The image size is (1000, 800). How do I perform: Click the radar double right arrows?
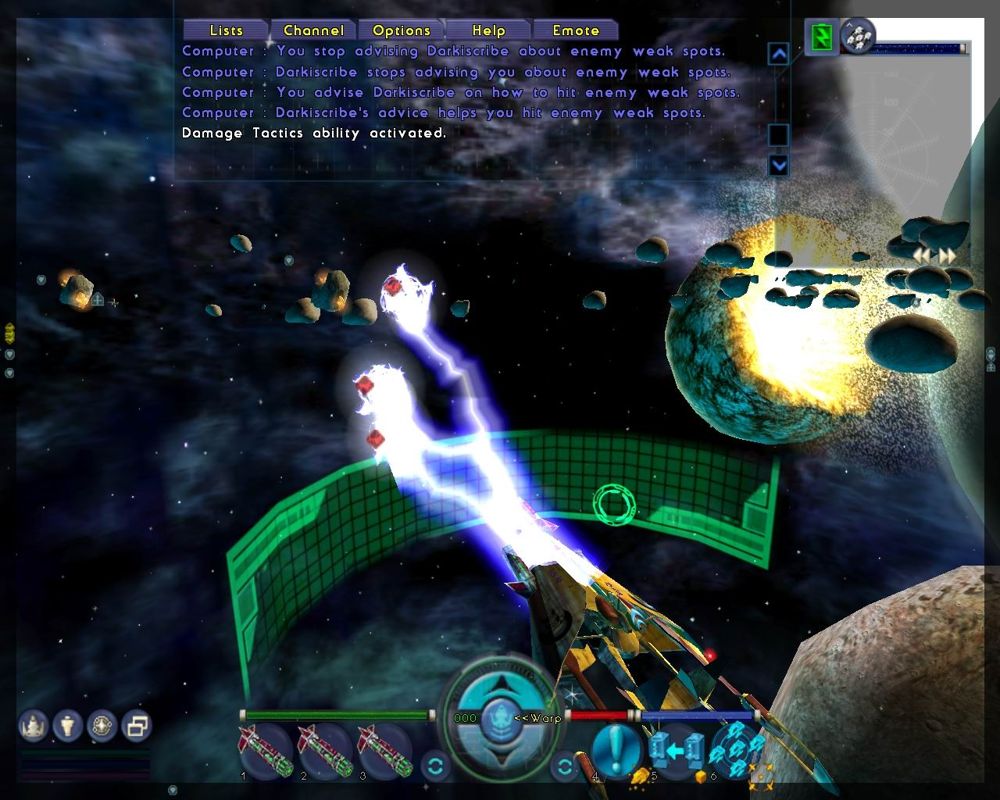(946, 256)
